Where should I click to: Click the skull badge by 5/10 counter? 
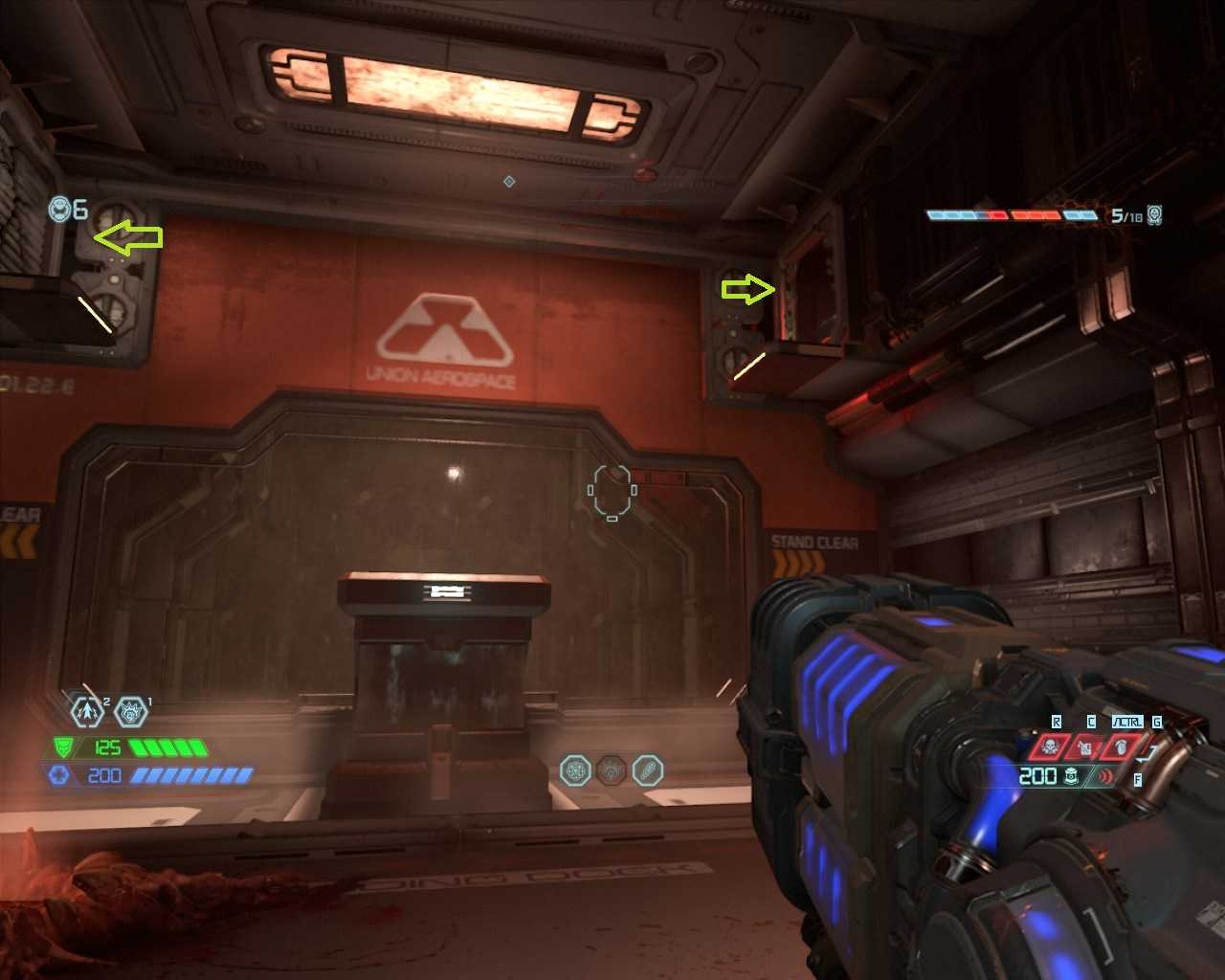coord(1155,214)
